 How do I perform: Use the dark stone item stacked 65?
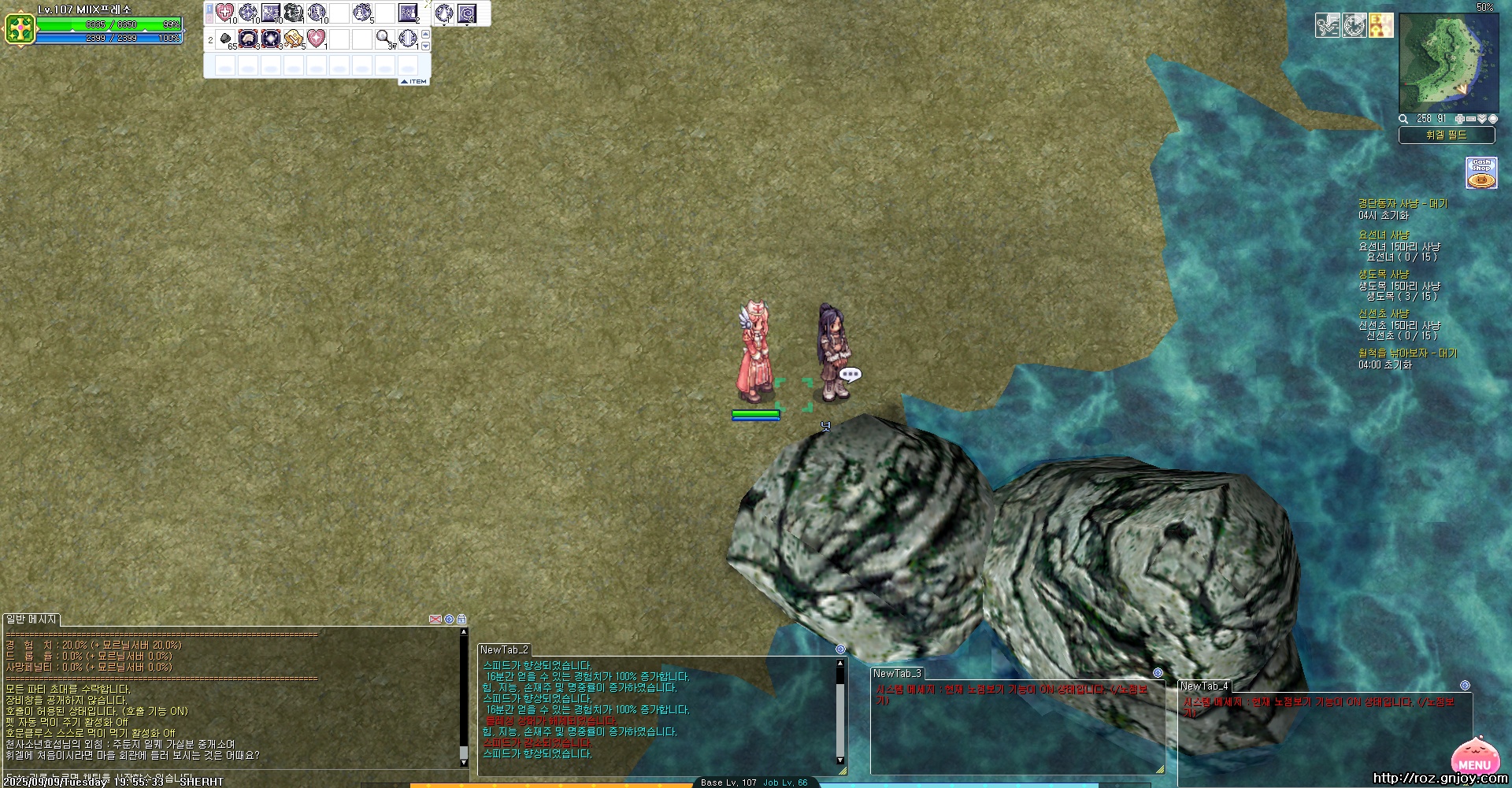coord(225,39)
